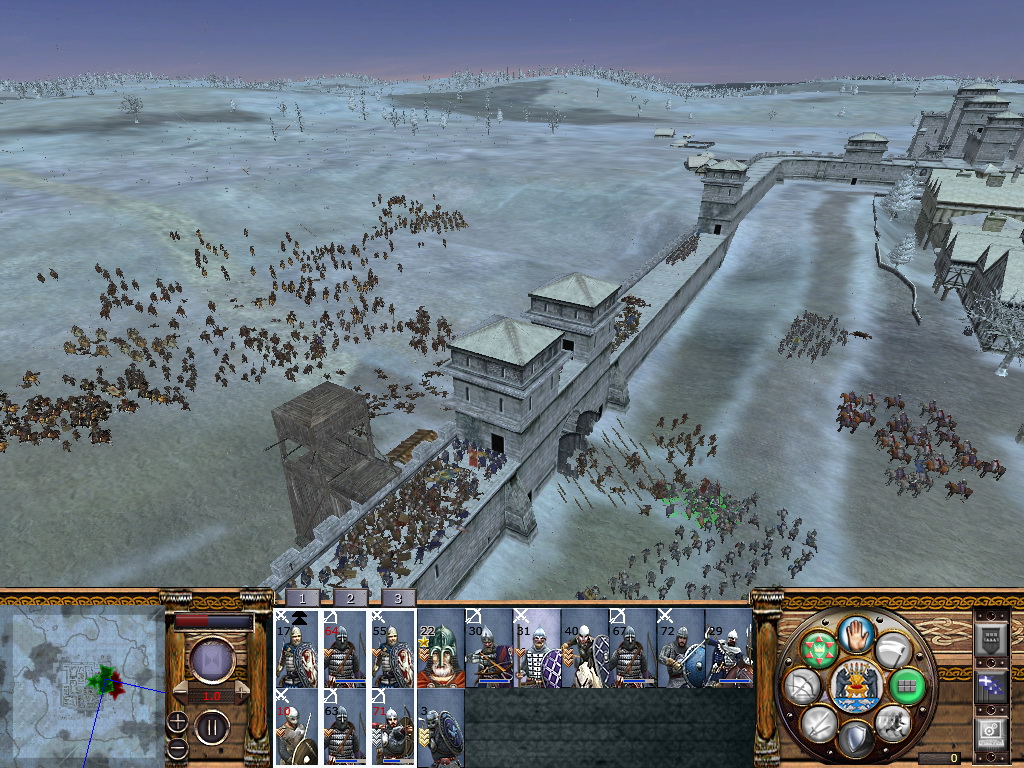This screenshot has height=768, width=1024.
Task: Select the archer unit card numbered 71
Action: [392, 728]
